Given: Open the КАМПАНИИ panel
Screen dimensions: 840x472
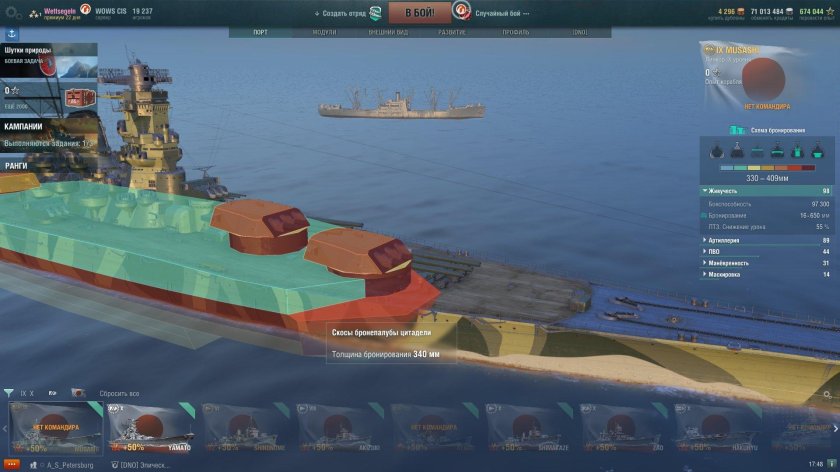Looking at the screenshot, I should (24, 127).
